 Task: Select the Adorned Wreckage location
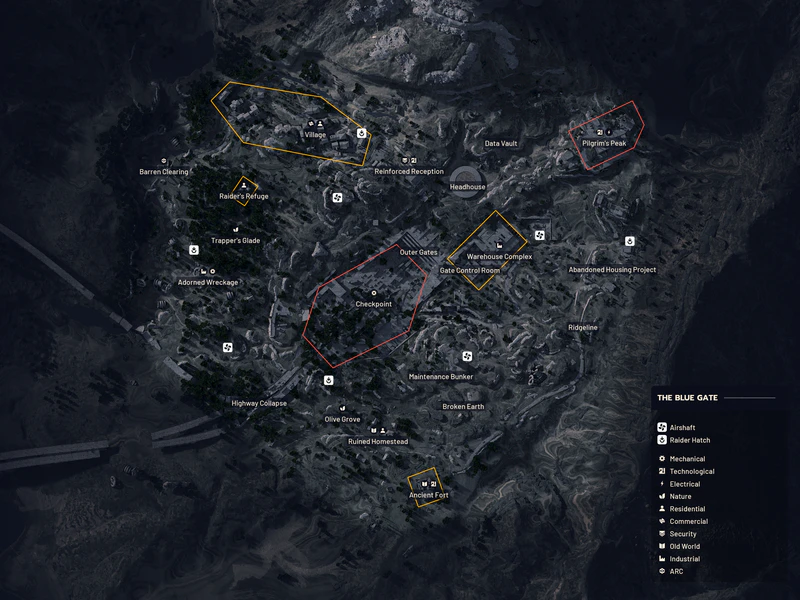point(208,283)
